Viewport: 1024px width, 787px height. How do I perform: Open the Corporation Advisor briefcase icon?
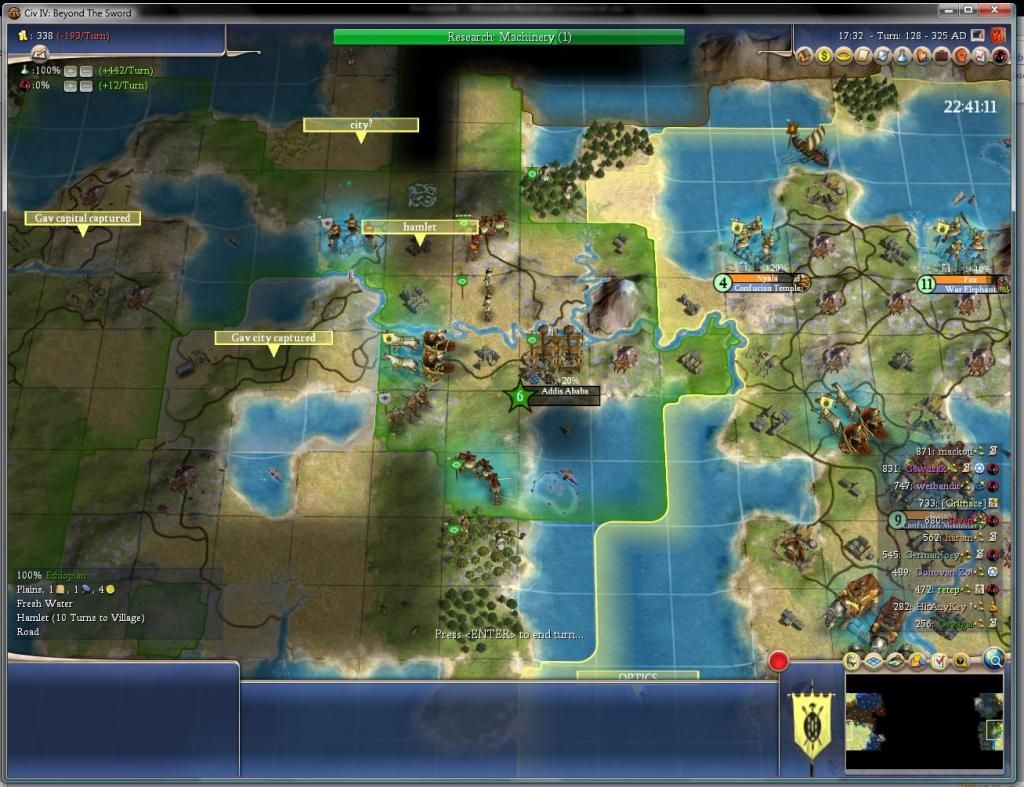click(x=942, y=57)
